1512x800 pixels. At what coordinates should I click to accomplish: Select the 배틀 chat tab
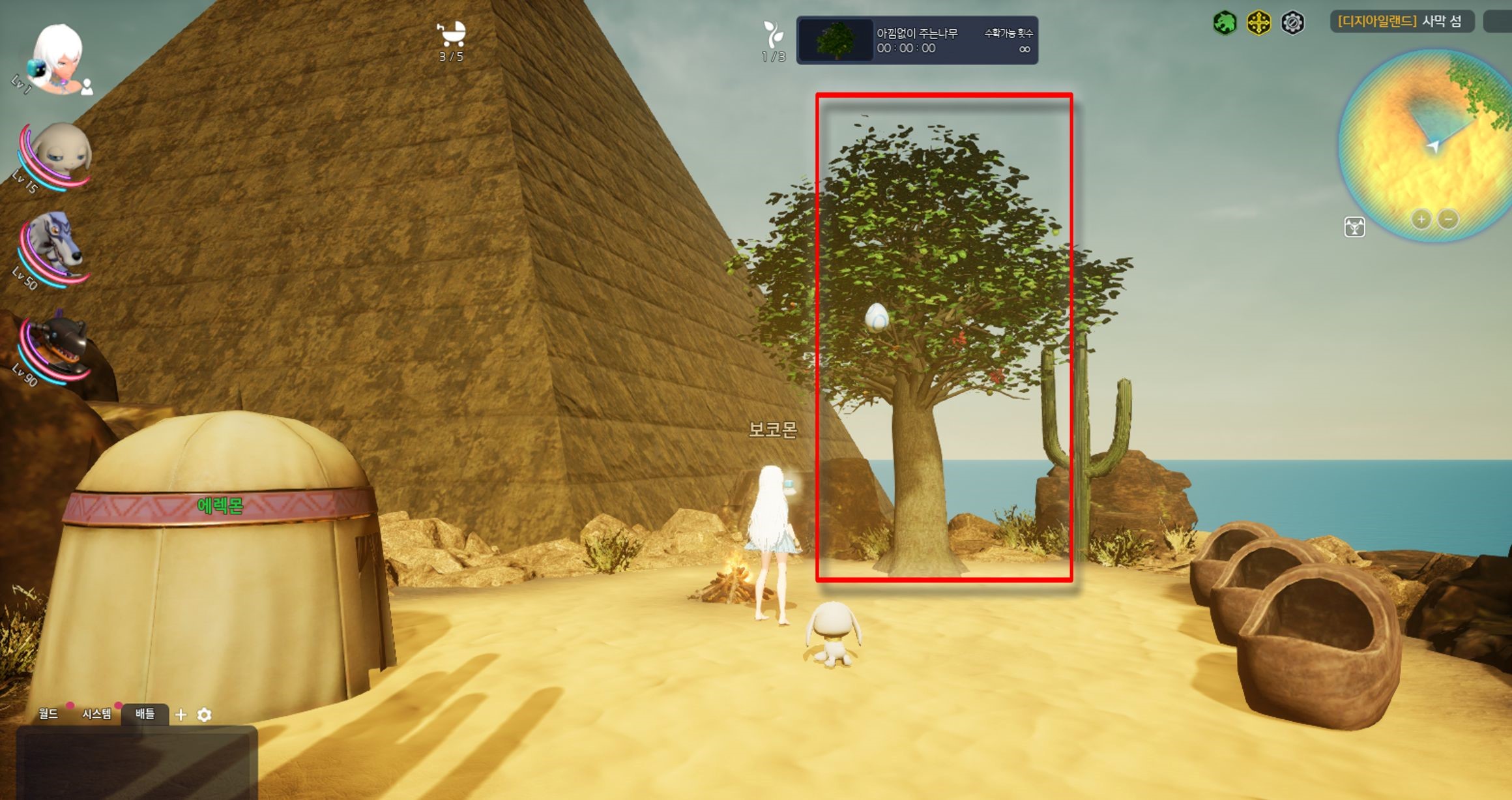point(145,714)
